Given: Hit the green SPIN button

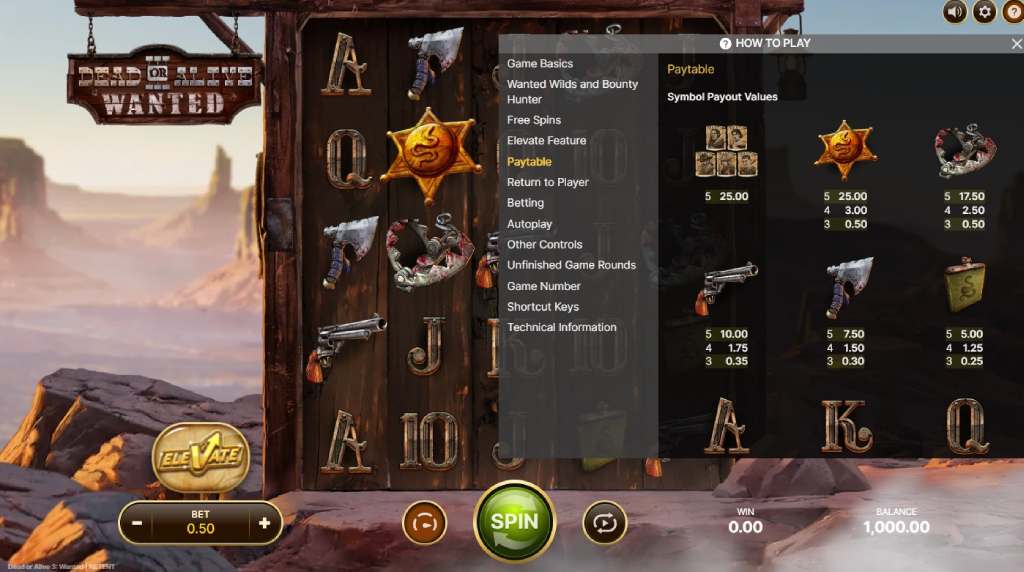Looking at the screenshot, I should point(514,521).
